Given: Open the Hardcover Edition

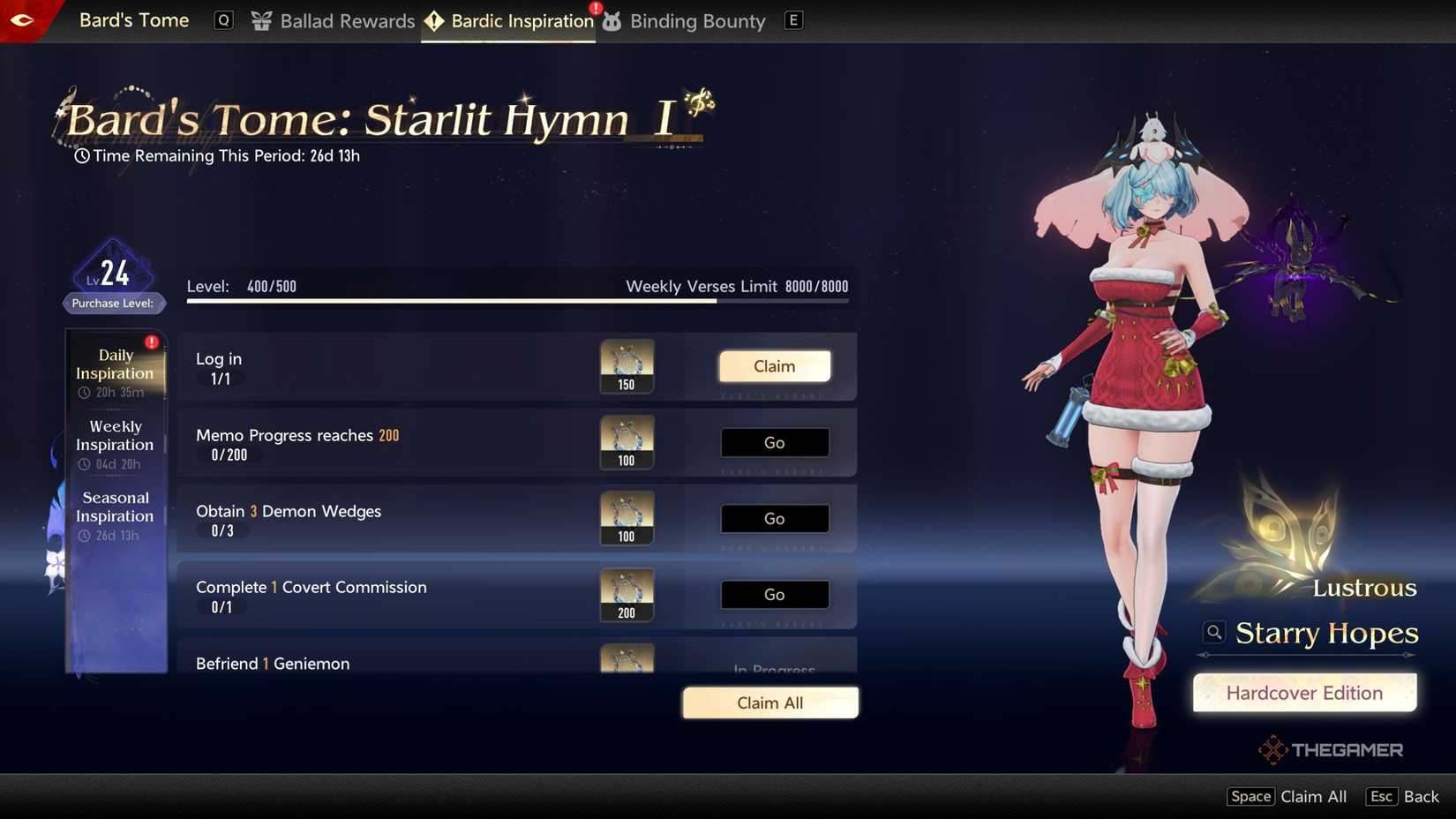Looking at the screenshot, I should click(x=1304, y=693).
